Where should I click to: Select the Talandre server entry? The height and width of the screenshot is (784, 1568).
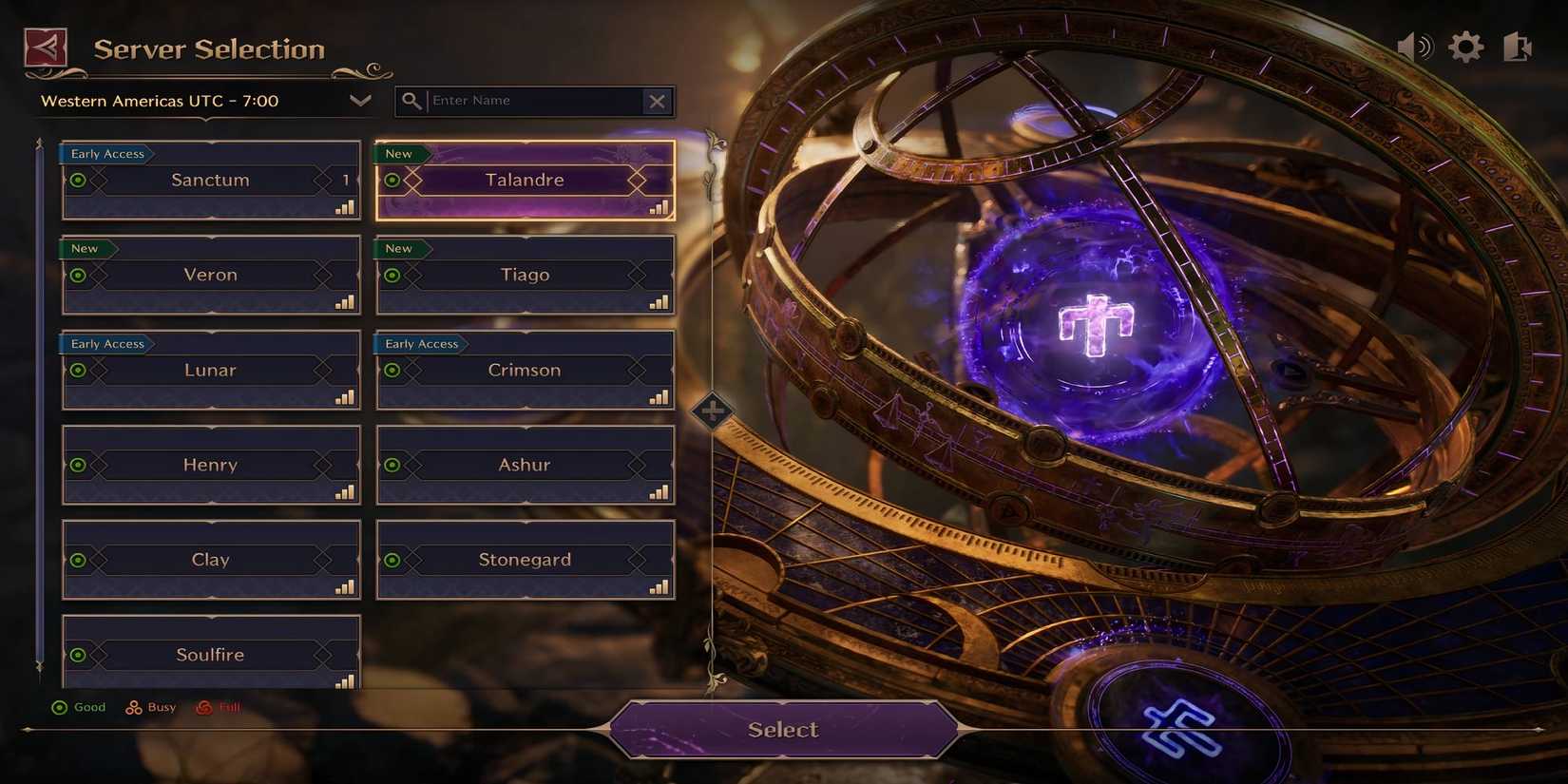click(x=525, y=180)
